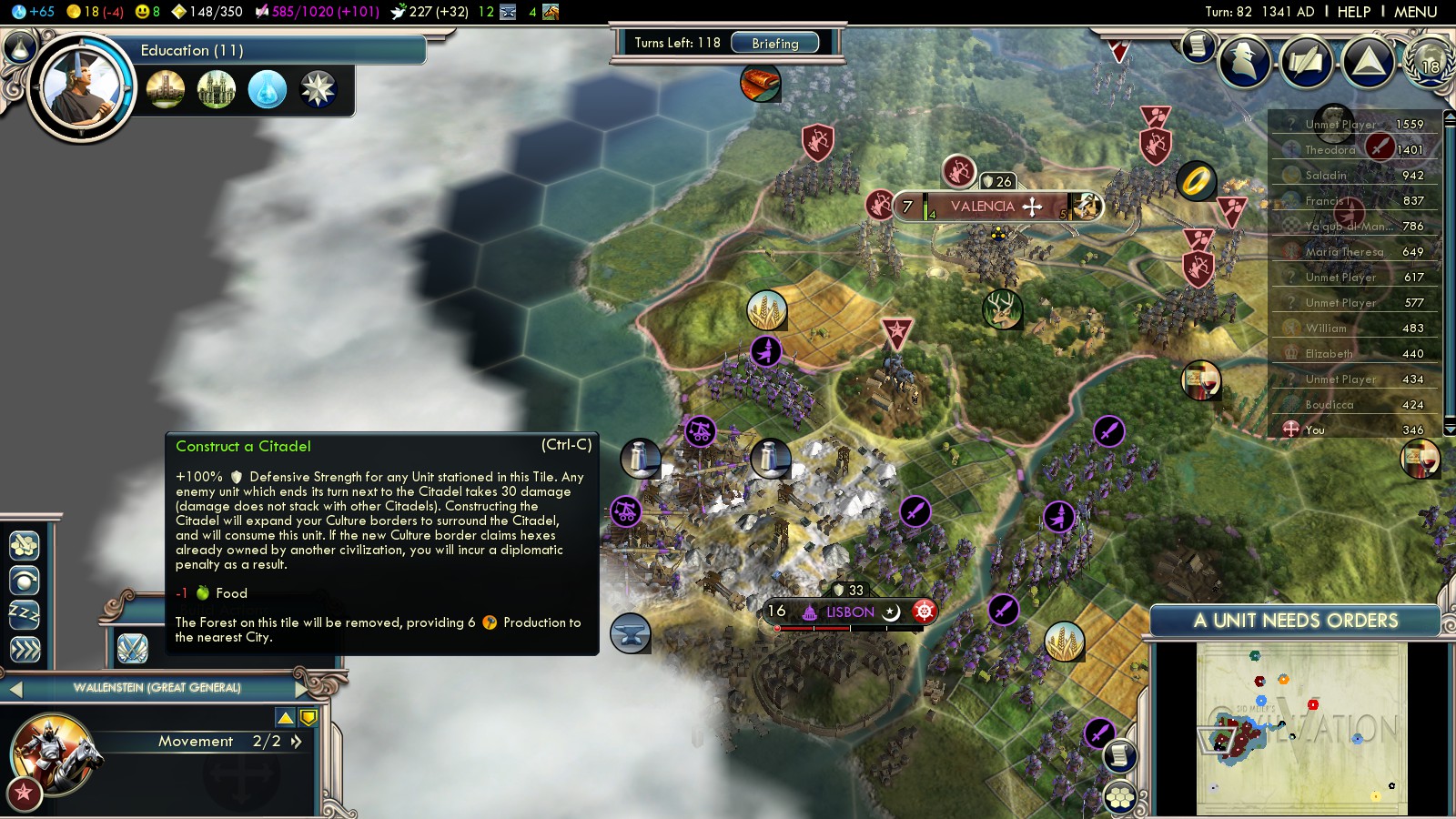The height and width of the screenshot is (819, 1456).
Task: Click the wheat resource icon near Valencia
Action: pos(766,310)
